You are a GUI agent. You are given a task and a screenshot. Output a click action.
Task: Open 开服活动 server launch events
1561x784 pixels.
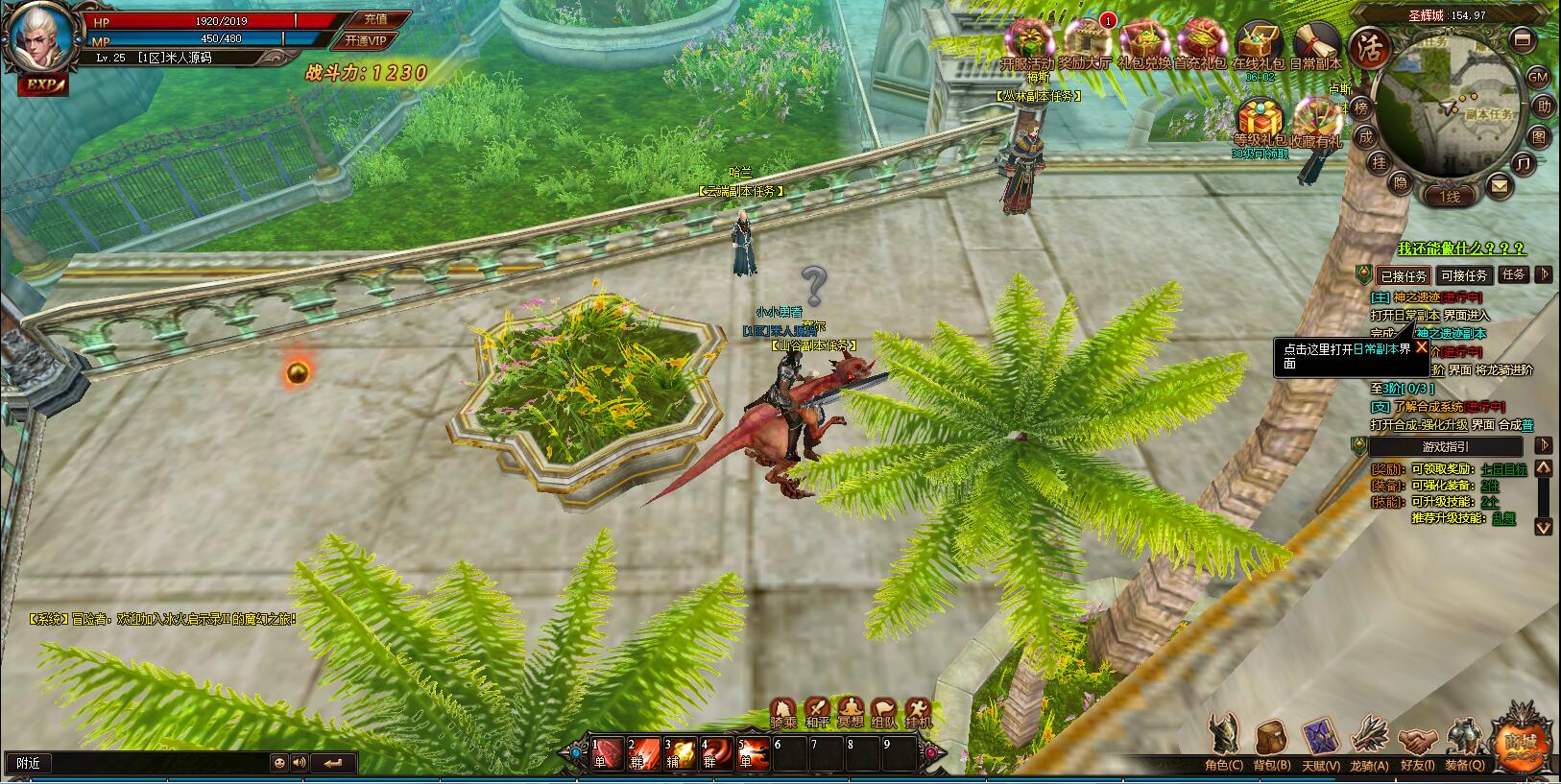[1027, 42]
